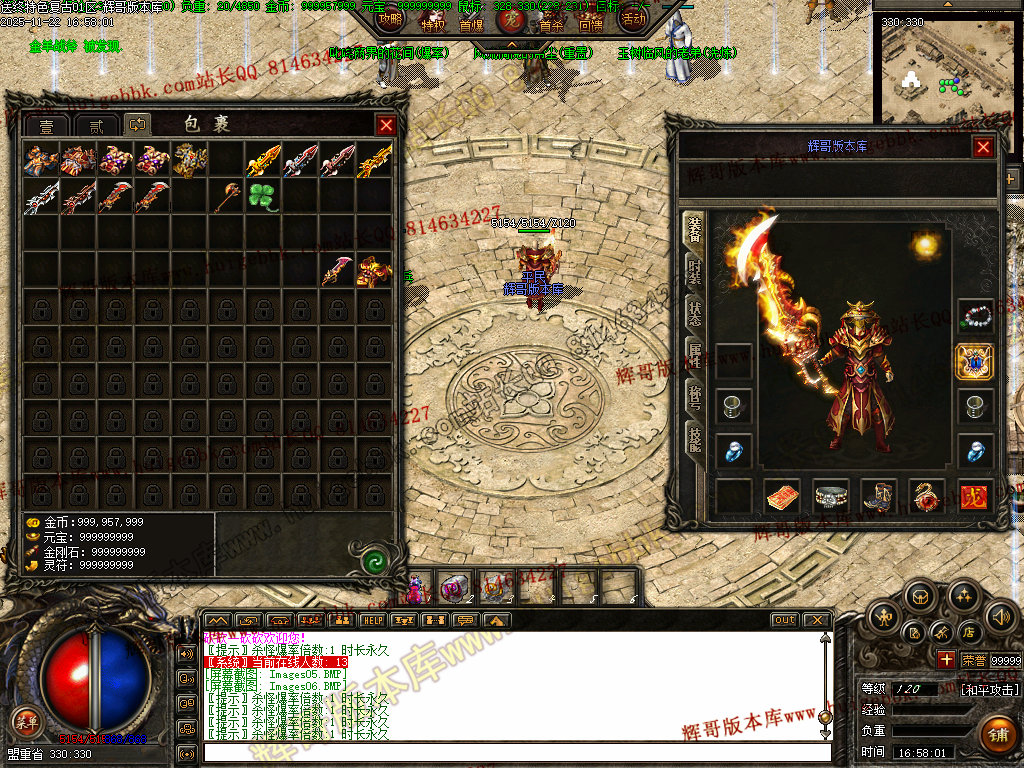Click the green swirl button in bag
Viewport: 1024px width, 768px height.
(374, 560)
